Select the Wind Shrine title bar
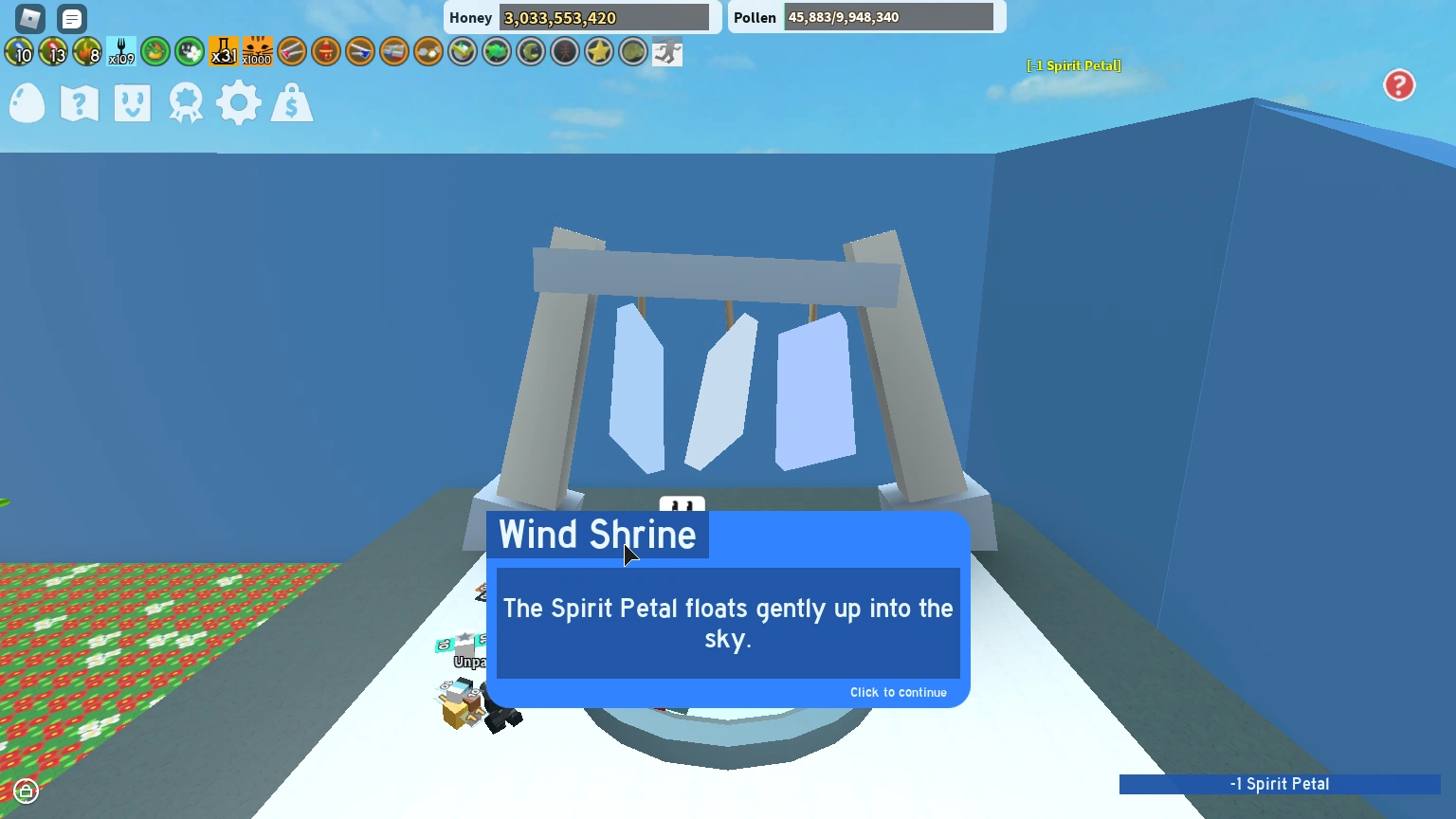This screenshot has height=819, width=1456. (x=597, y=535)
